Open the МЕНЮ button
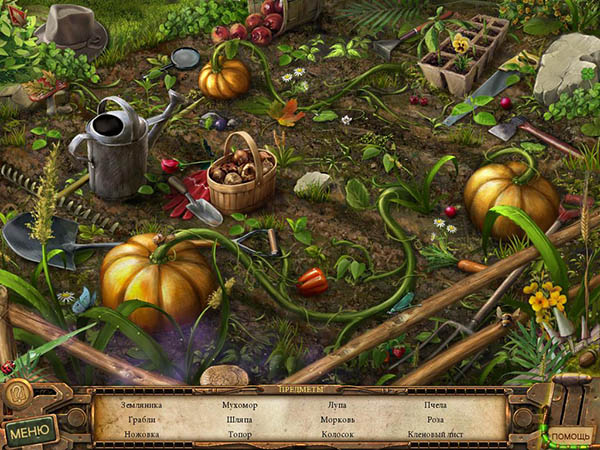 point(31,430)
